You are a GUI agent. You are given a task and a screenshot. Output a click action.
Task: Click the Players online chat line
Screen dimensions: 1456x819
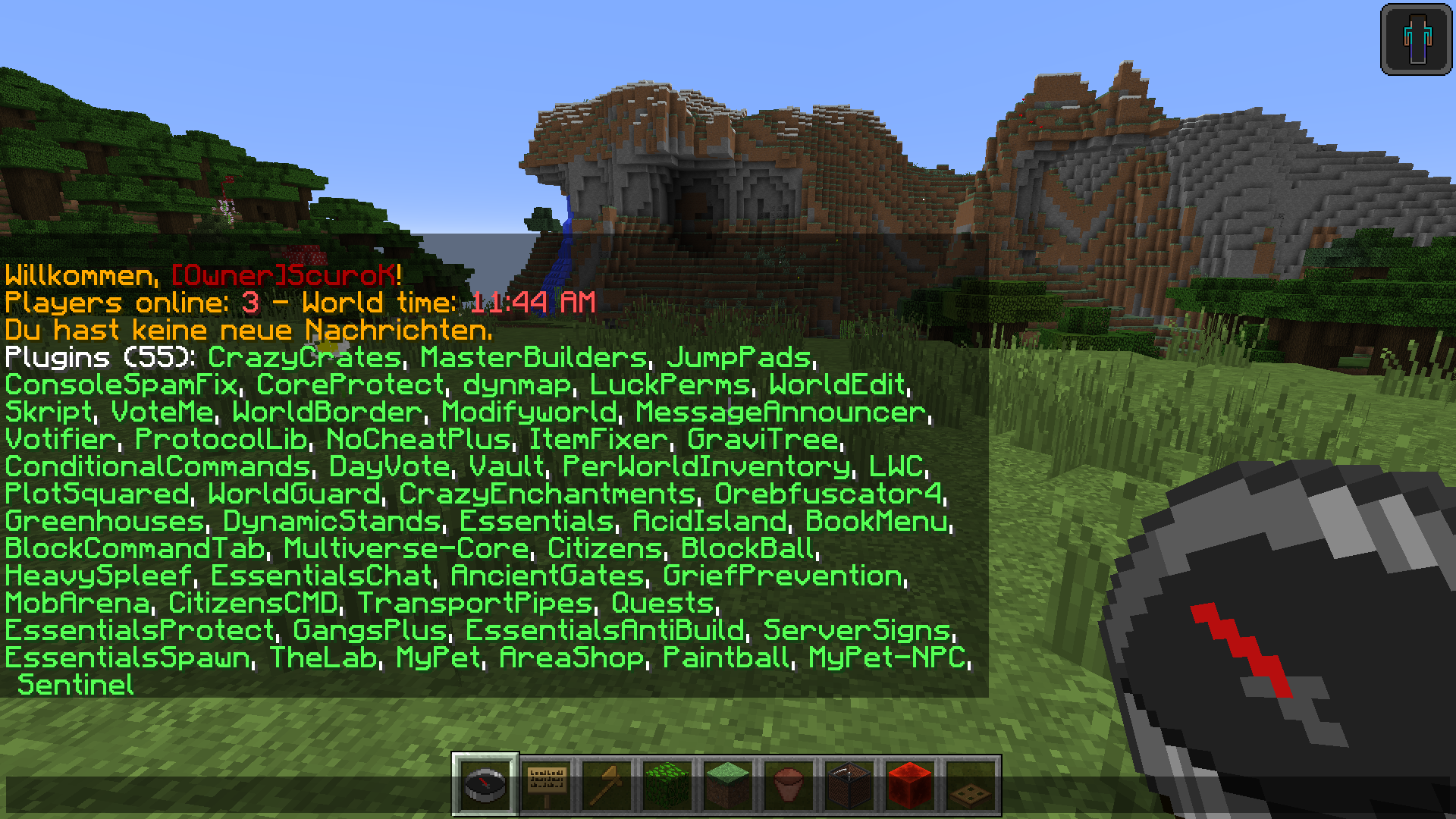pos(118,303)
